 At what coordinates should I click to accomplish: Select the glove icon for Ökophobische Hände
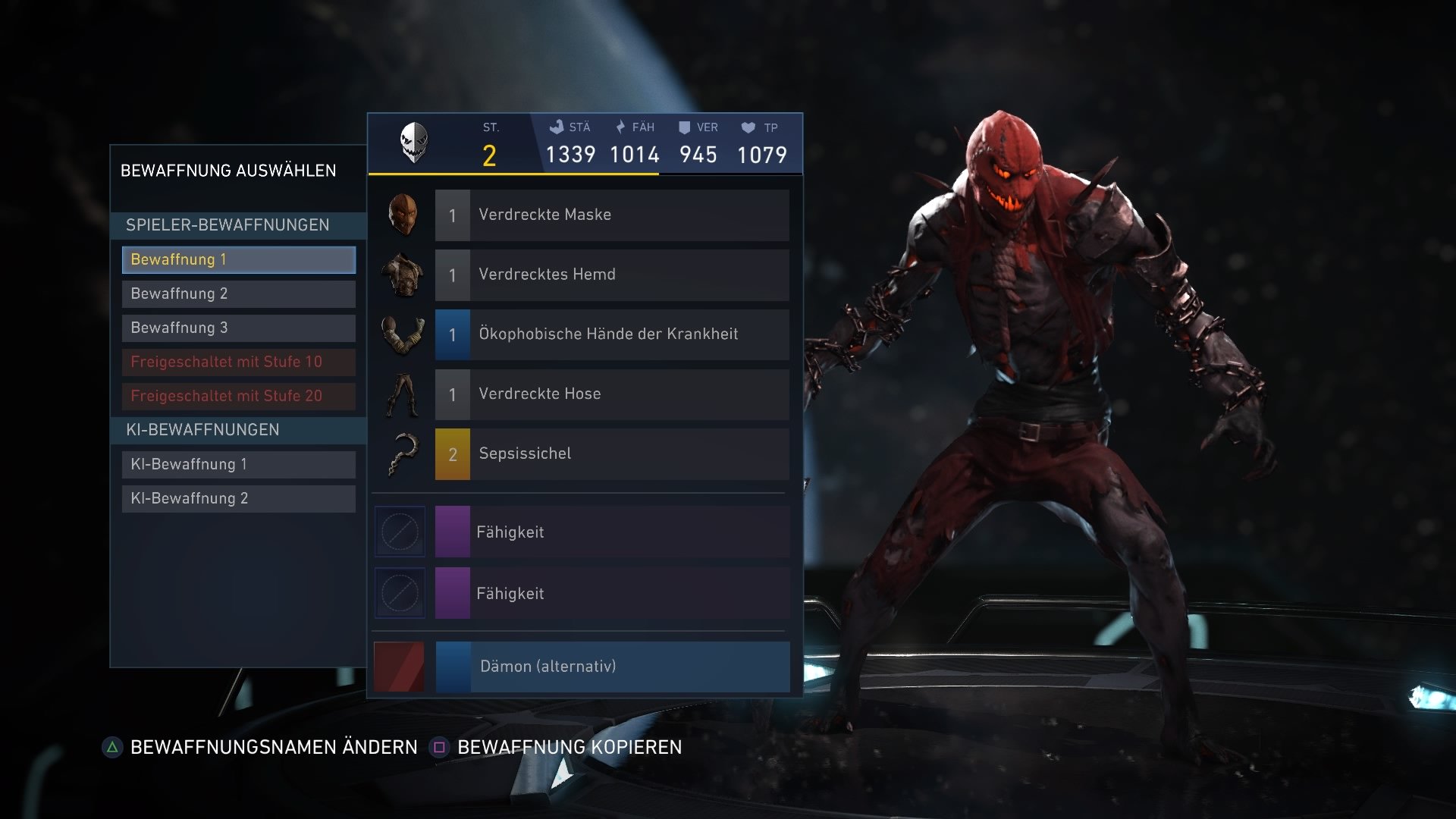401,334
